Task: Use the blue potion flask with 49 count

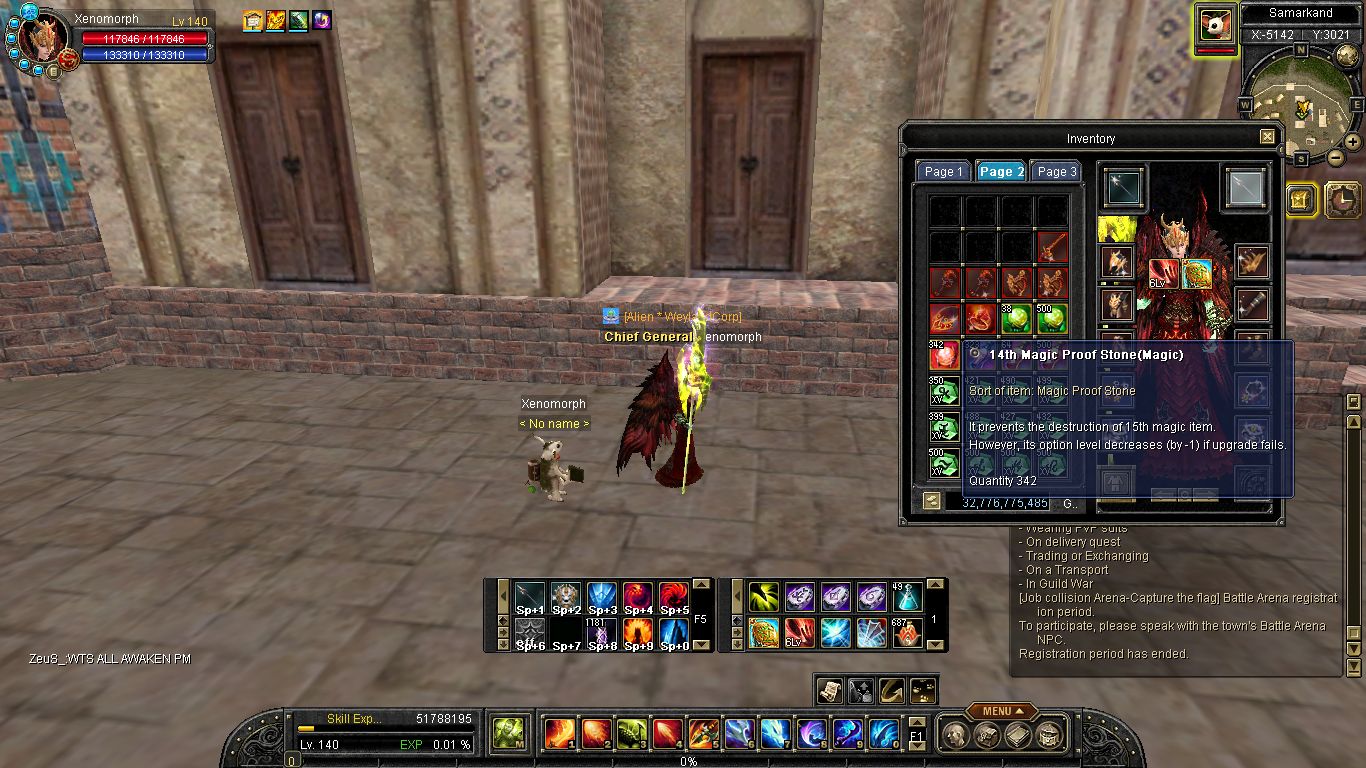Action: point(907,597)
